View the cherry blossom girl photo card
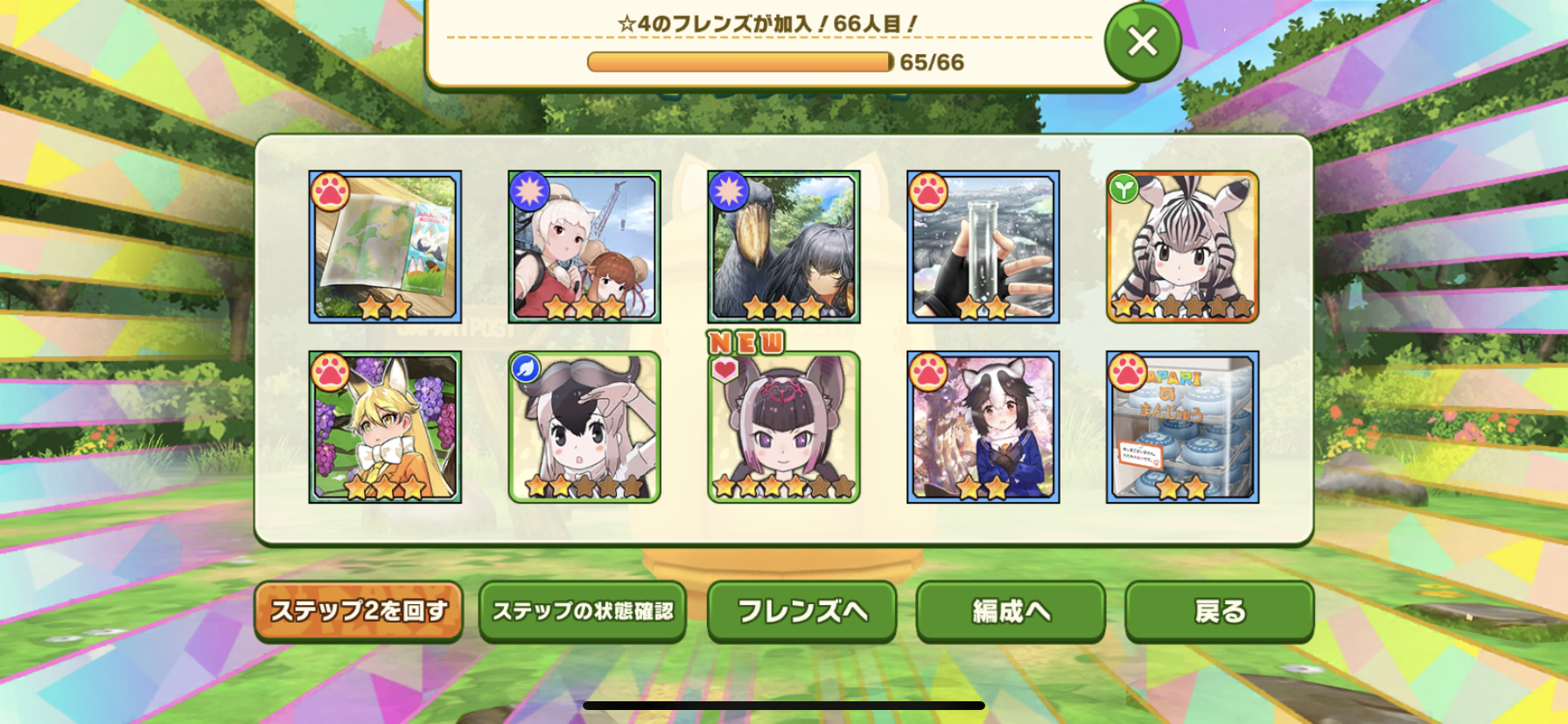 tap(983, 427)
